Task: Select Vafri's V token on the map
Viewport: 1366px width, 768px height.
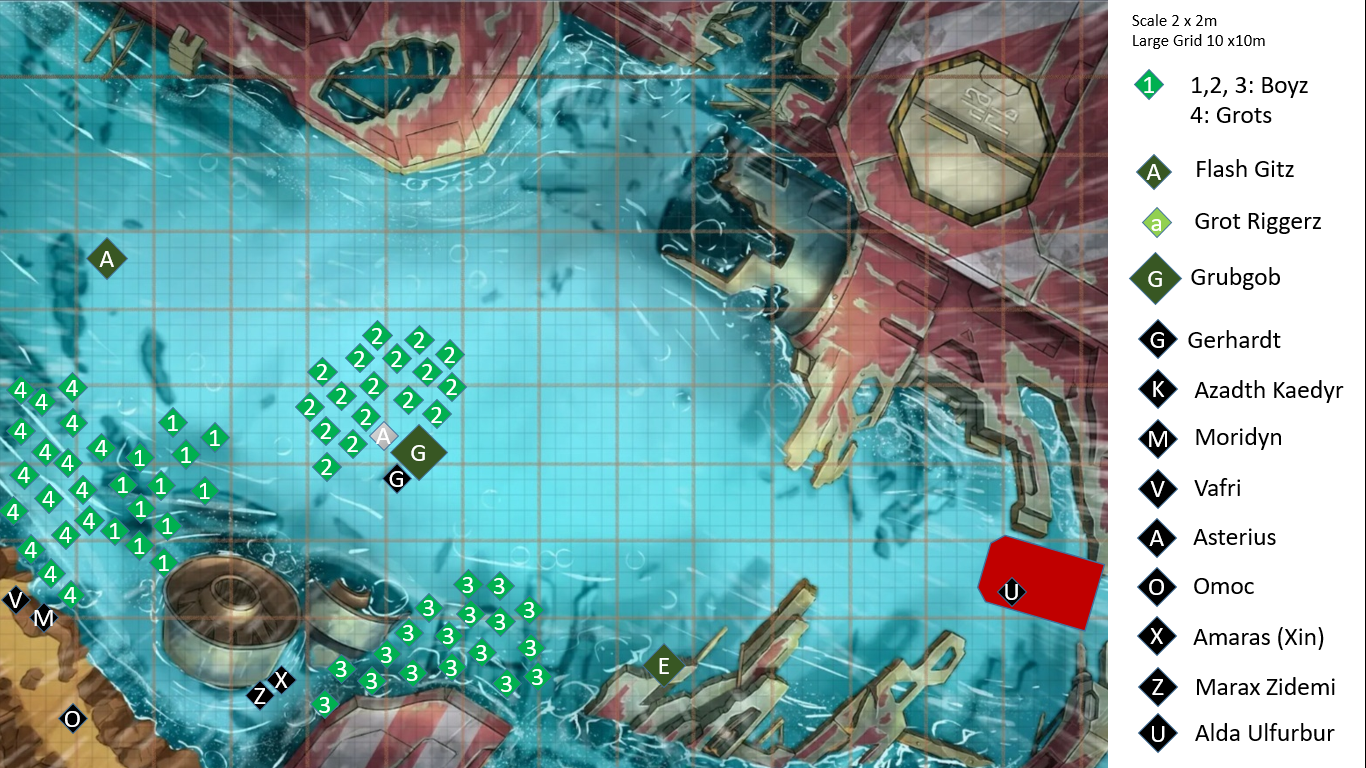Action: click(x=15, y=600)
